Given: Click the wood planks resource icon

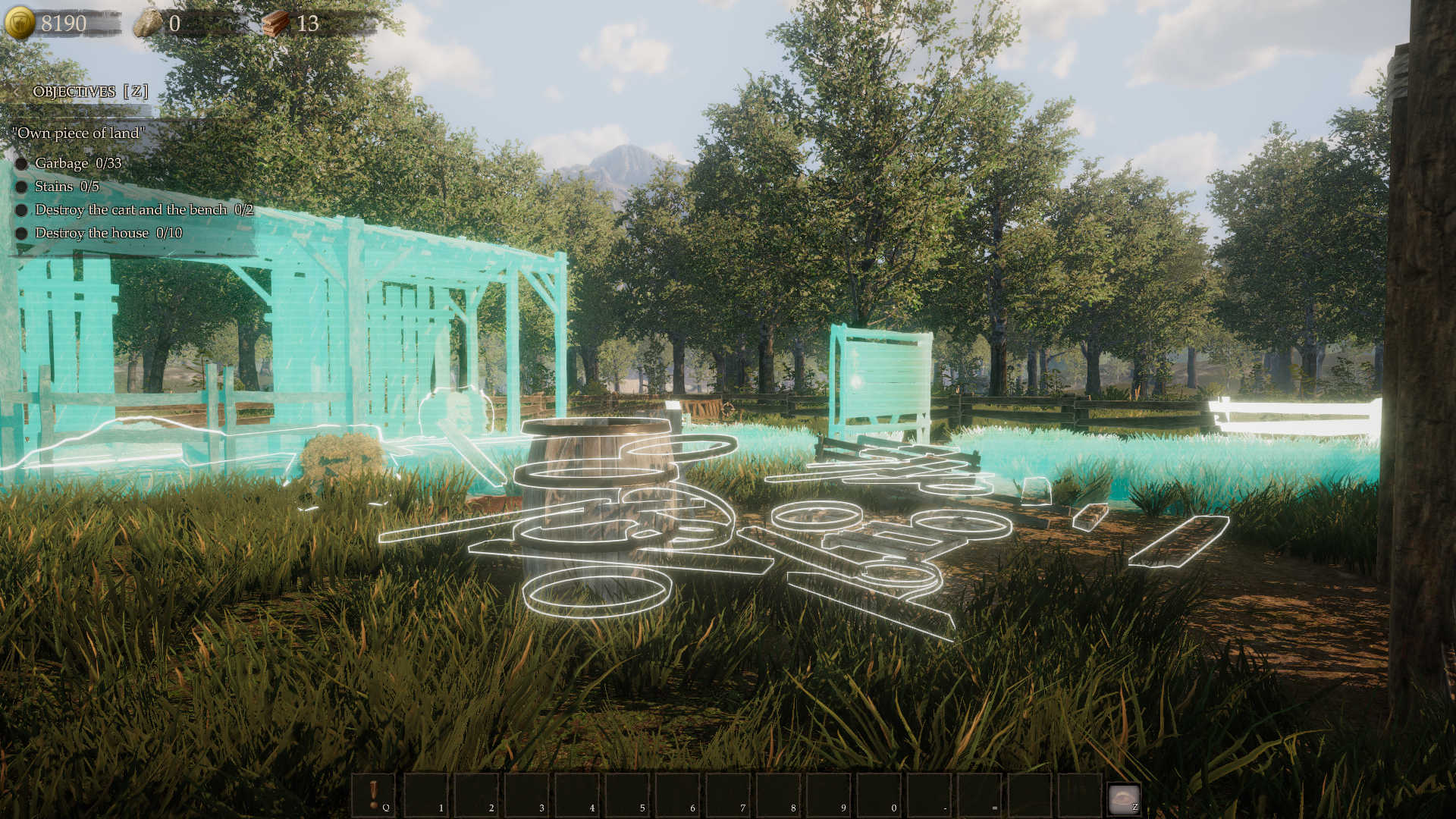Looking at the screenshot, I should coord(277,24).
